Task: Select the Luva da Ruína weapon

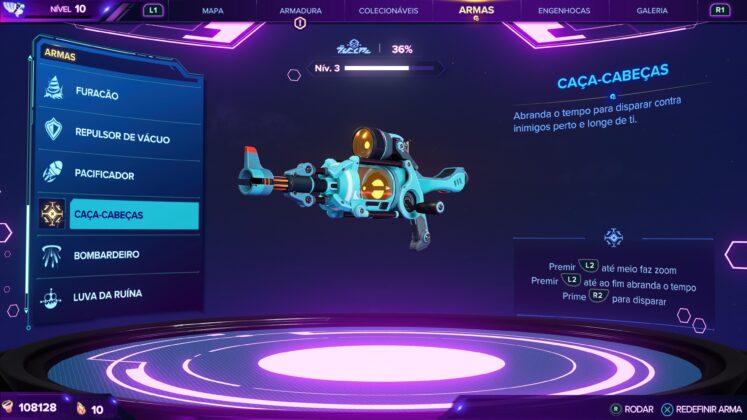Action: pos(118,295)
